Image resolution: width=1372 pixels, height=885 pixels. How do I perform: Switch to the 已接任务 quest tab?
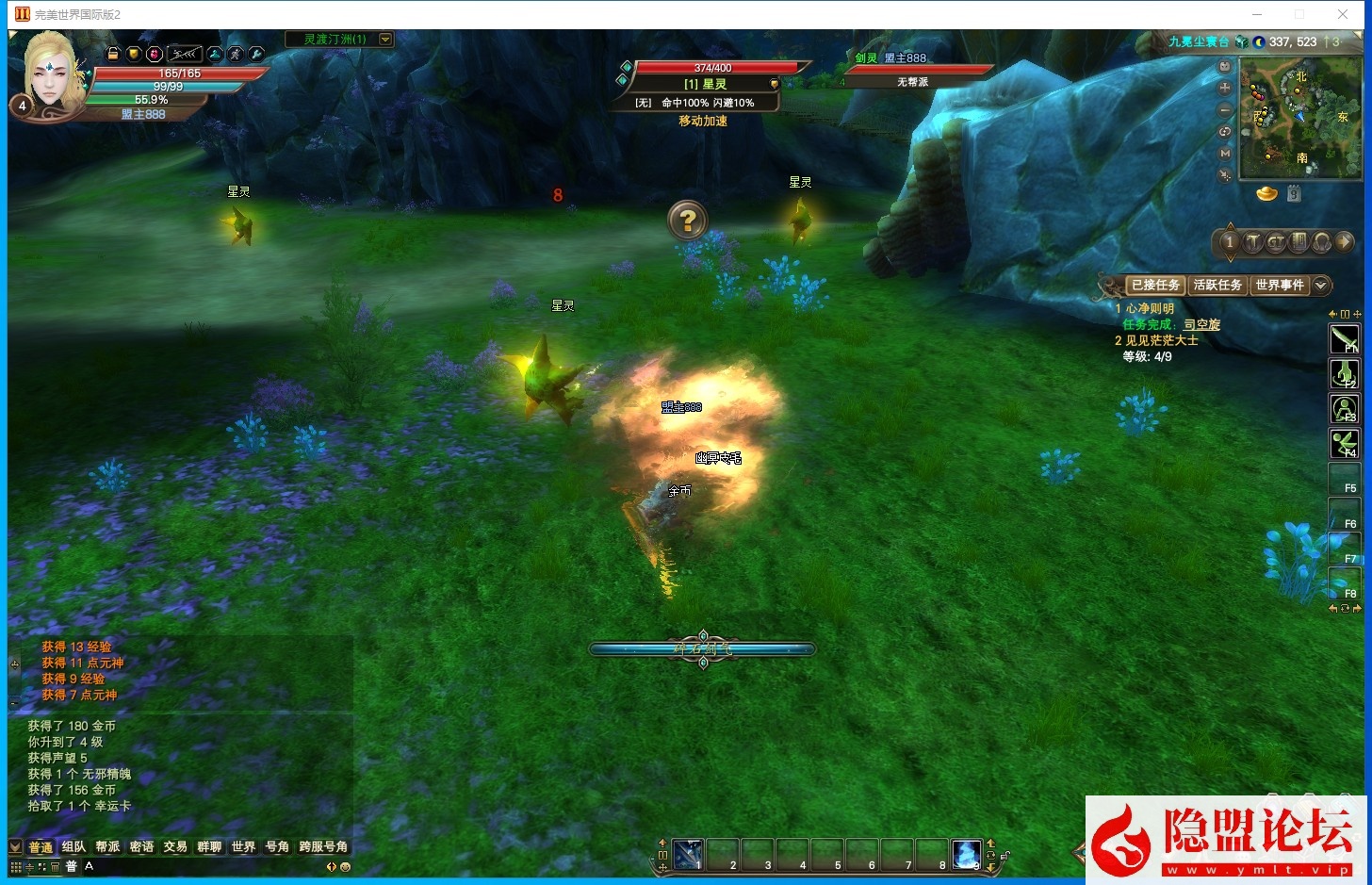pos(1155,285)
